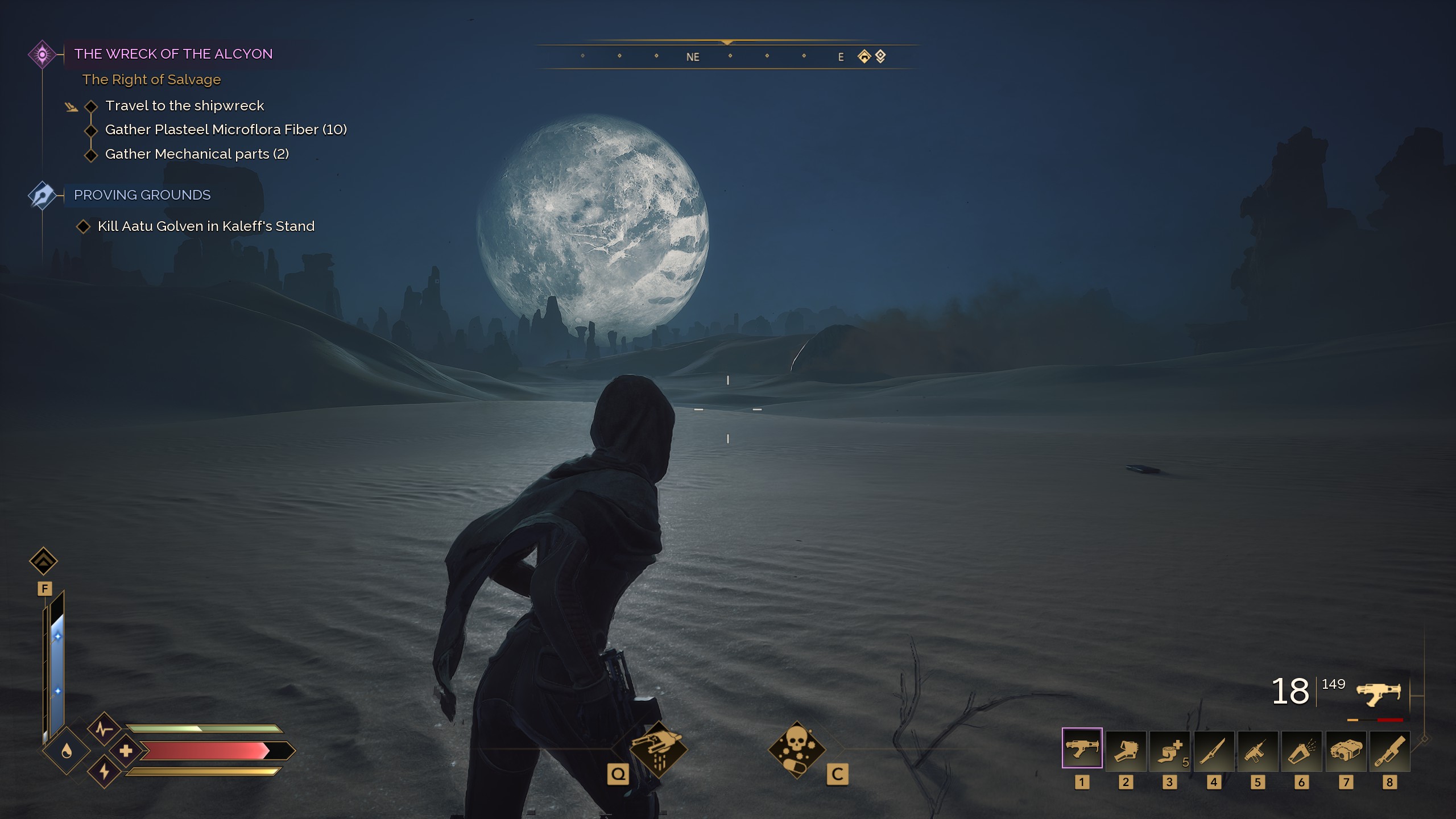Activate the grabbing hand ability icon
1456x819 pixels.
[x=658, y=749]
